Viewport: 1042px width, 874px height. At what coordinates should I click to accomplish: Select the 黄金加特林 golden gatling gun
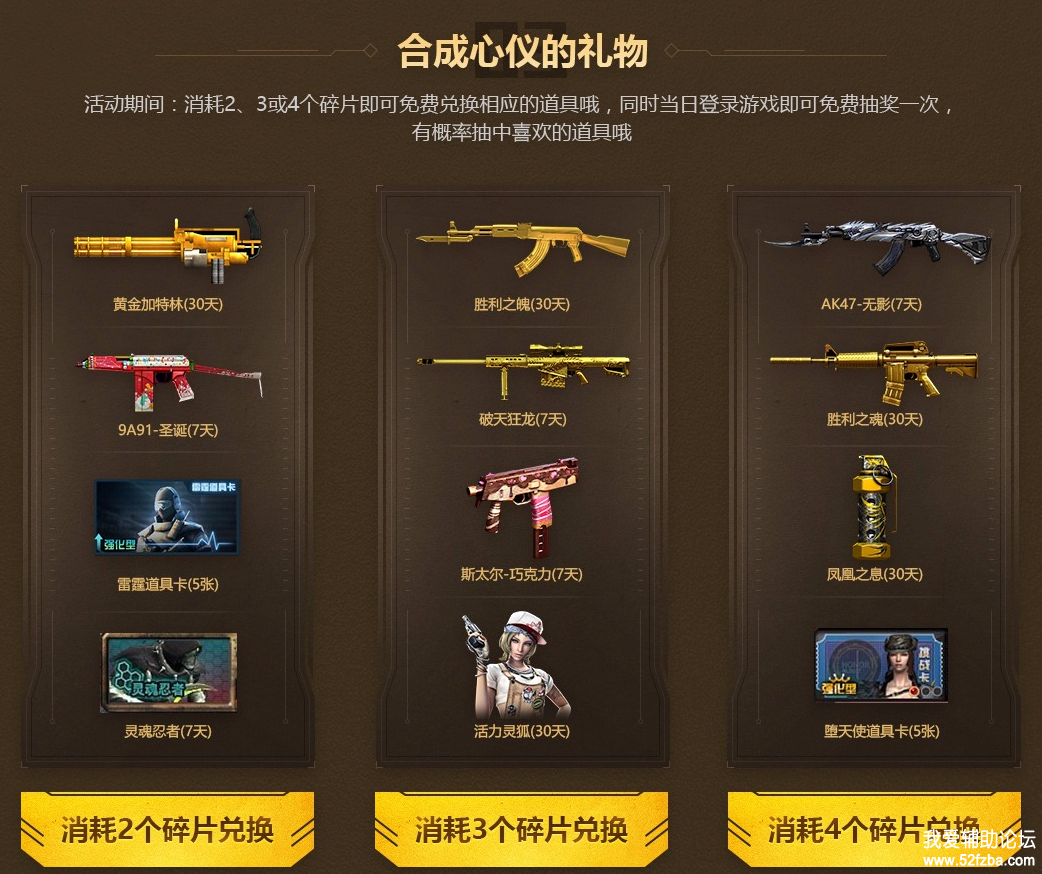[167, 244]
